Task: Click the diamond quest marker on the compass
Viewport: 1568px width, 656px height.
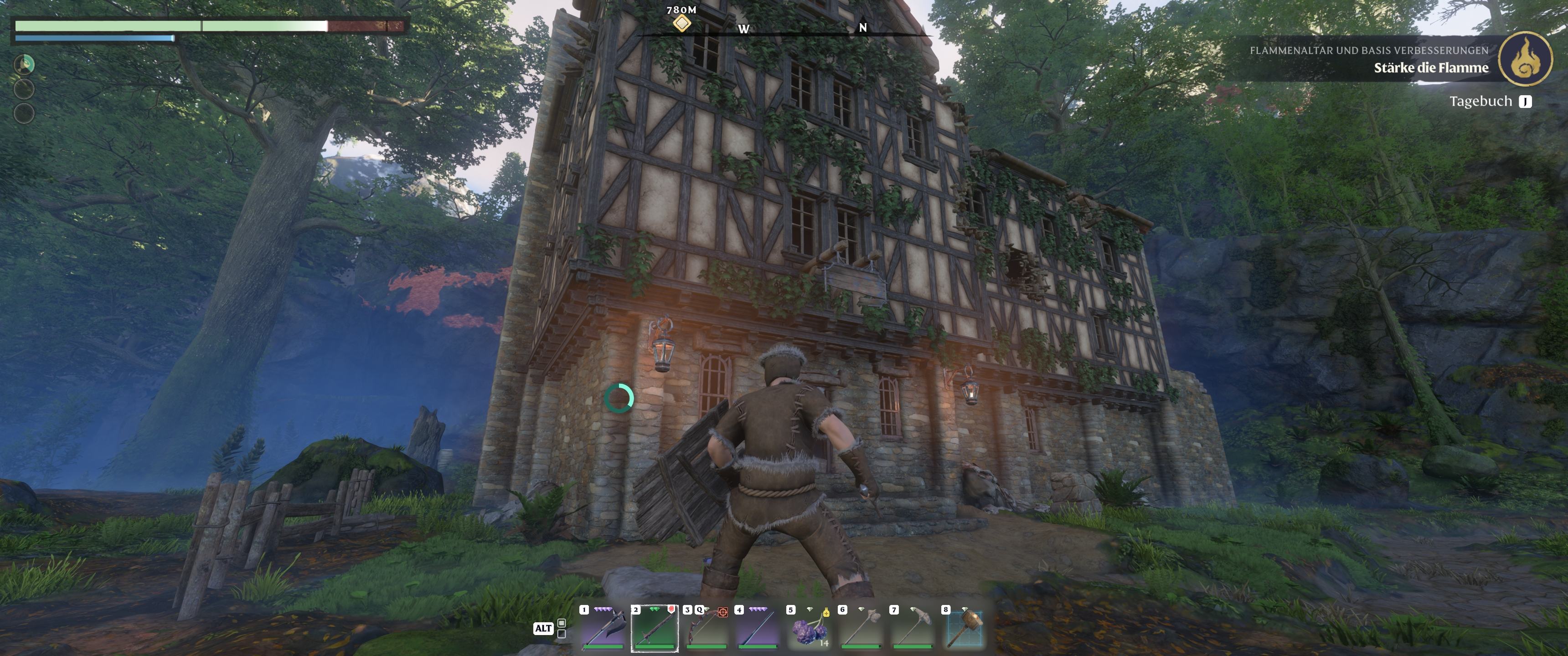Action: 682,23
